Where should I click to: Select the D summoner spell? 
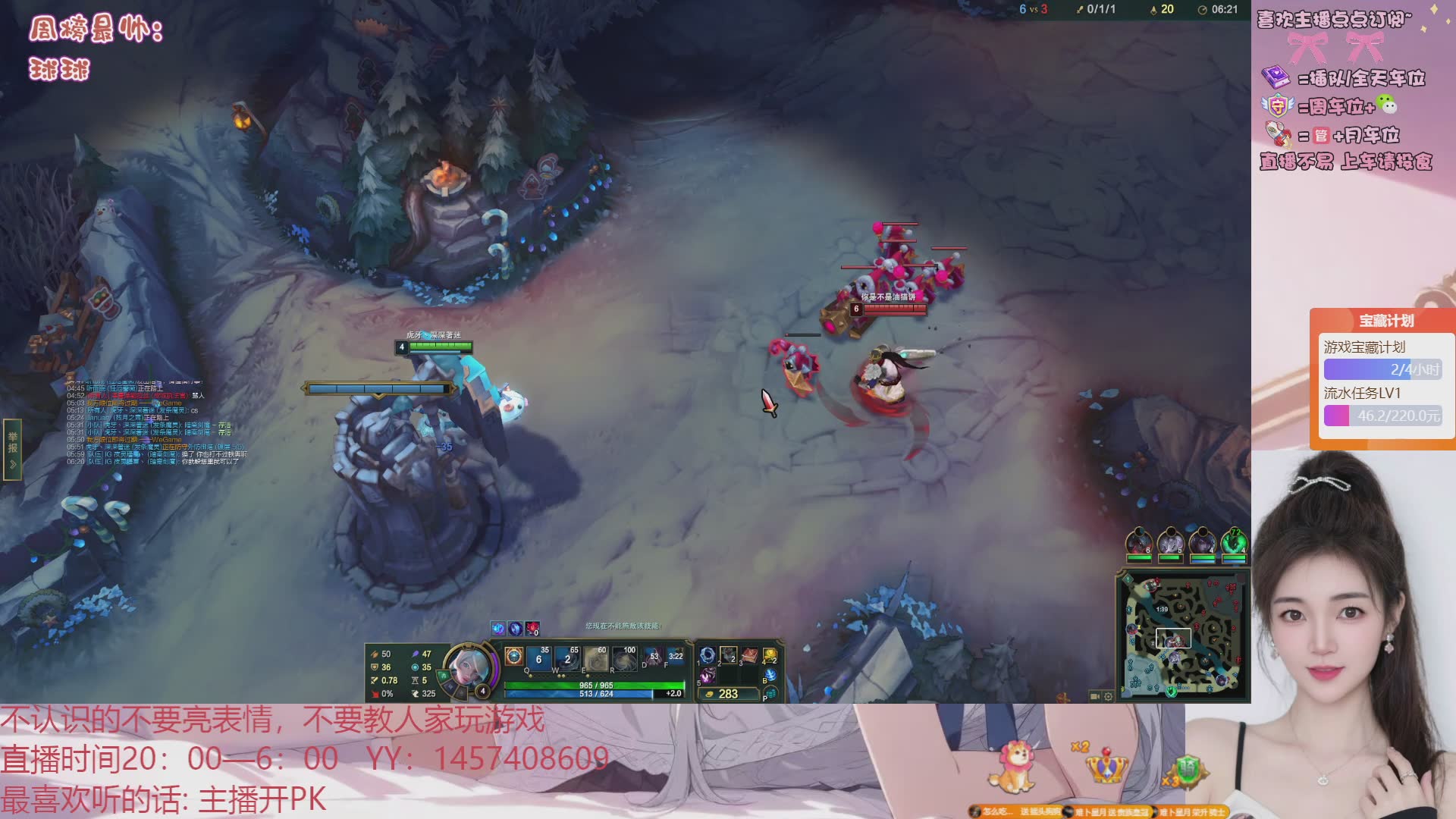tap(652, 657)
